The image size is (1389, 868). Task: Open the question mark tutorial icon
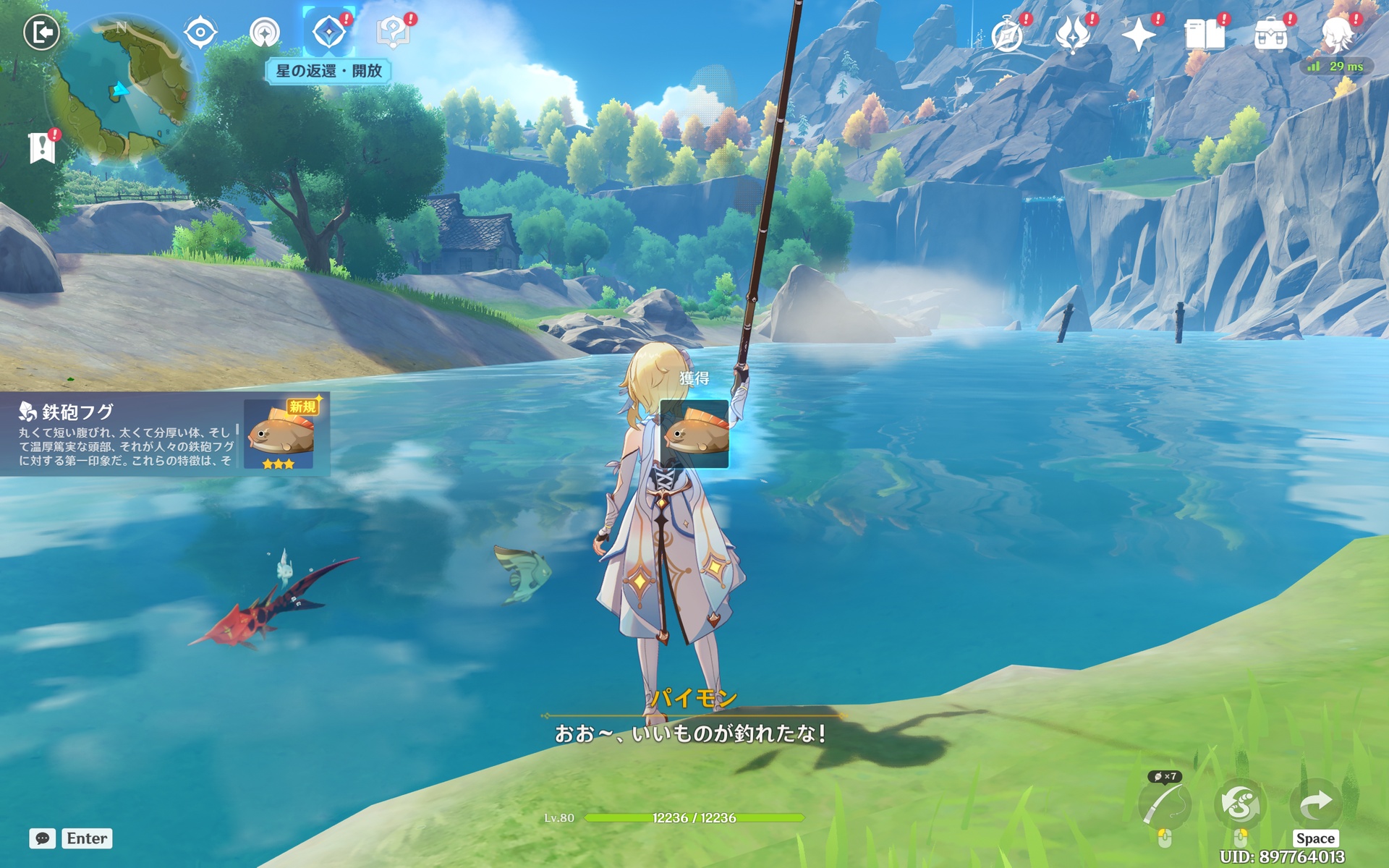pyautogui.click(x=393, y=33)
